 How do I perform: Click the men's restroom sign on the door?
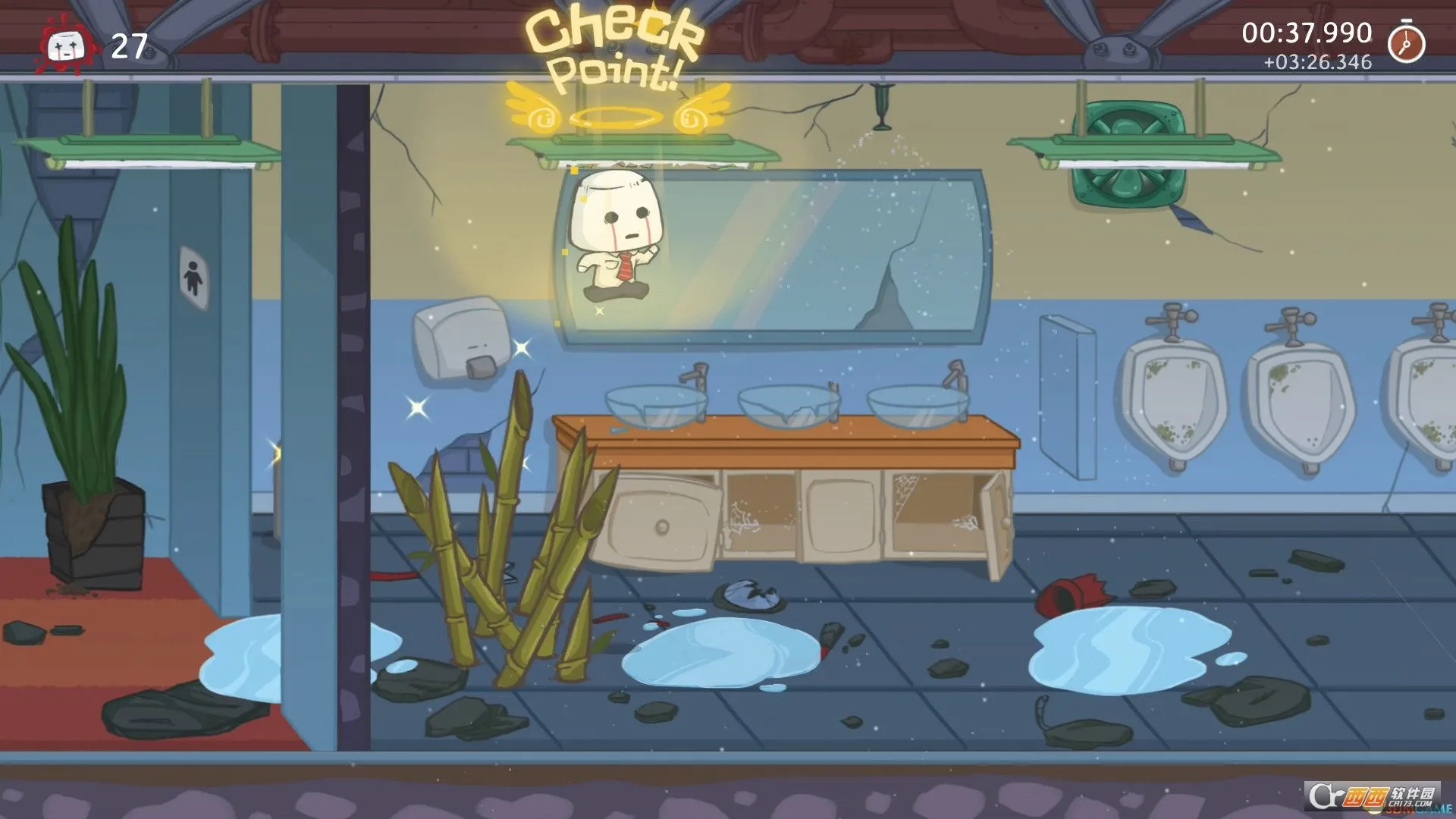(x=194, y=275)
